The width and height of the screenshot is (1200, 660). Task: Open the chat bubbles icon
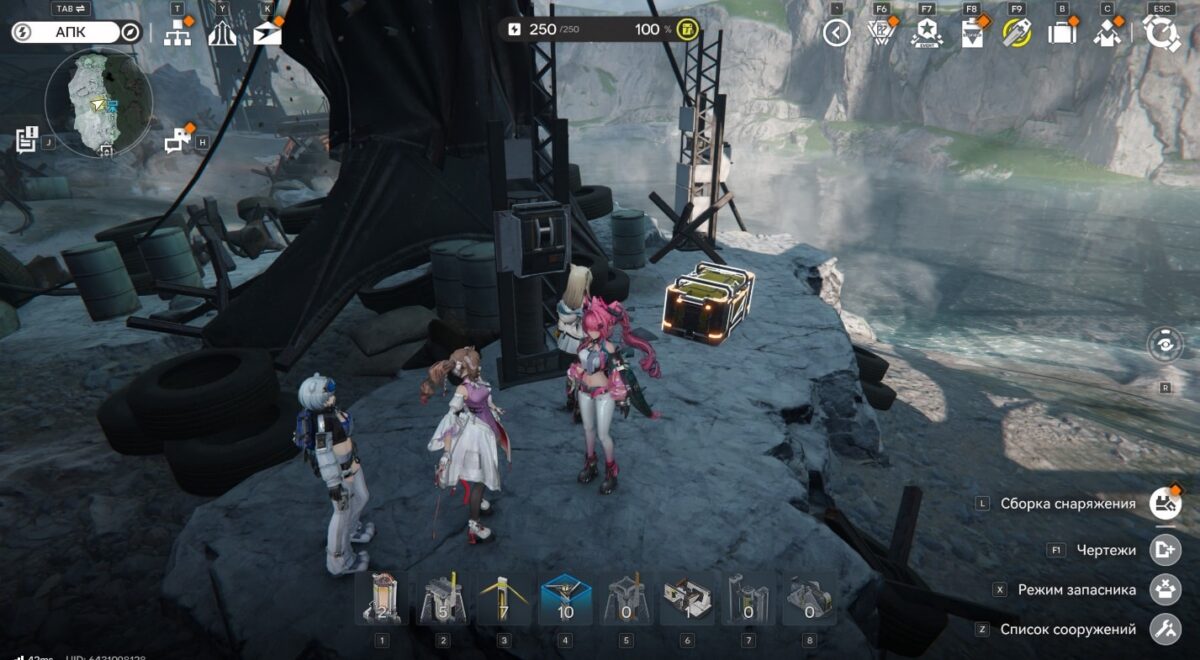click(x=178, y=141)
